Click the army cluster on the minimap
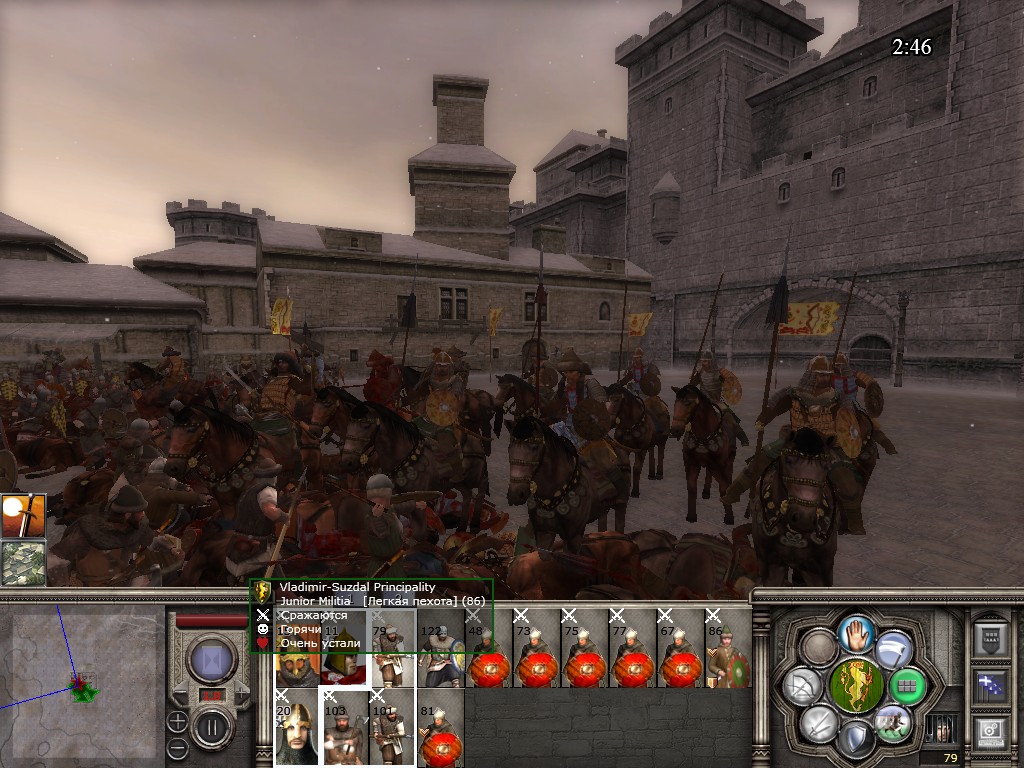The width and height of the screenshot is (1024, 768). (x=81, y=687)
